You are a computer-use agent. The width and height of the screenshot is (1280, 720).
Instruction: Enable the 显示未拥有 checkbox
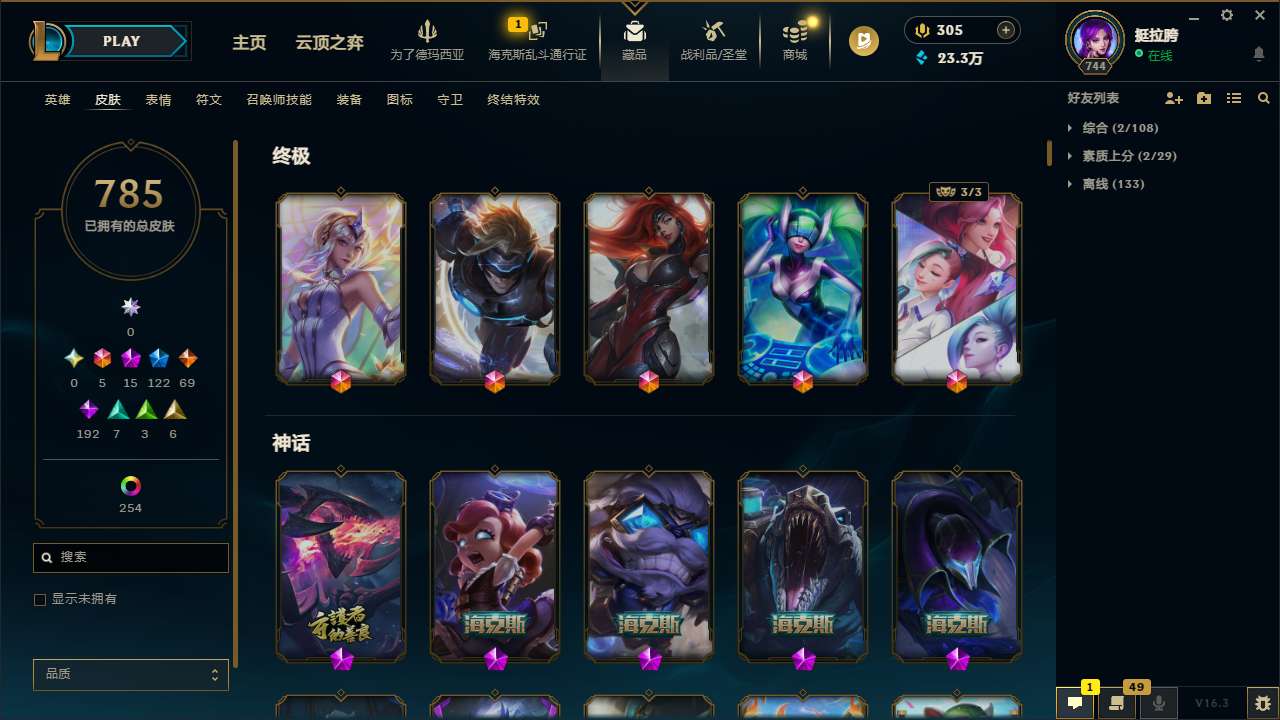(40, 599)
